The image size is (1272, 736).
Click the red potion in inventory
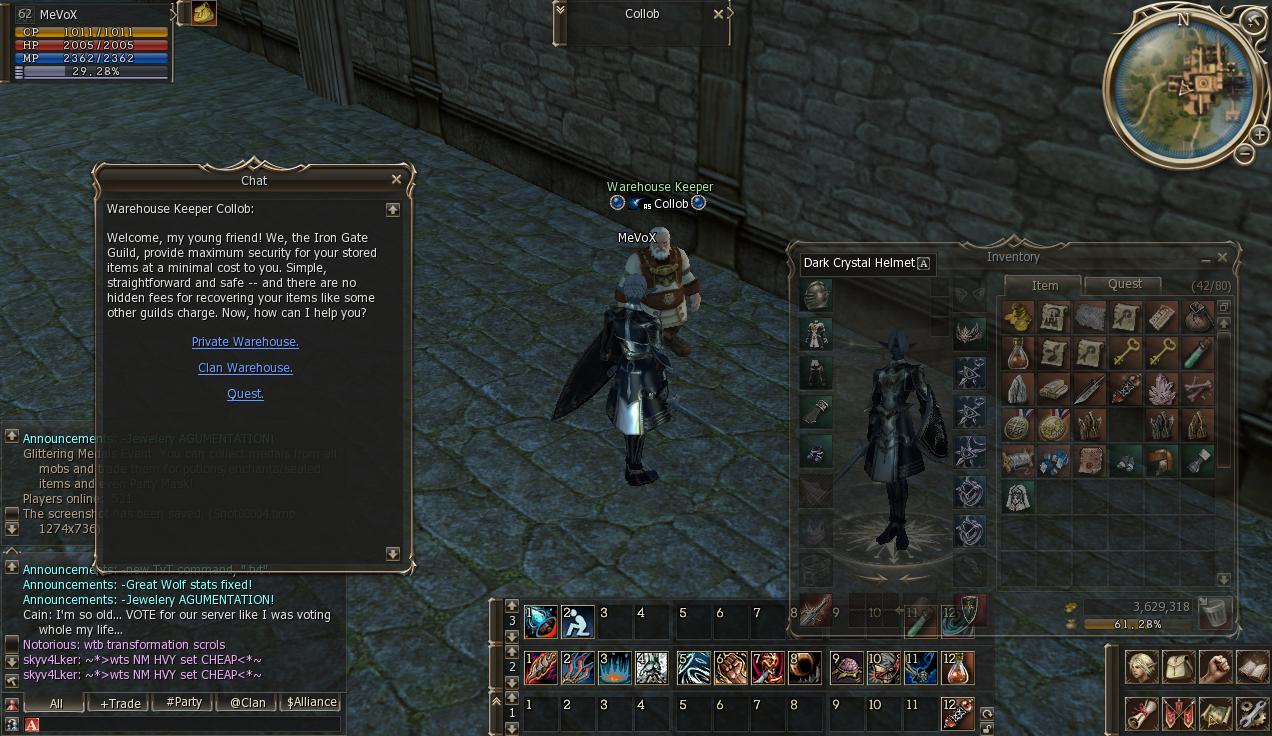(x=1018, y=353)
